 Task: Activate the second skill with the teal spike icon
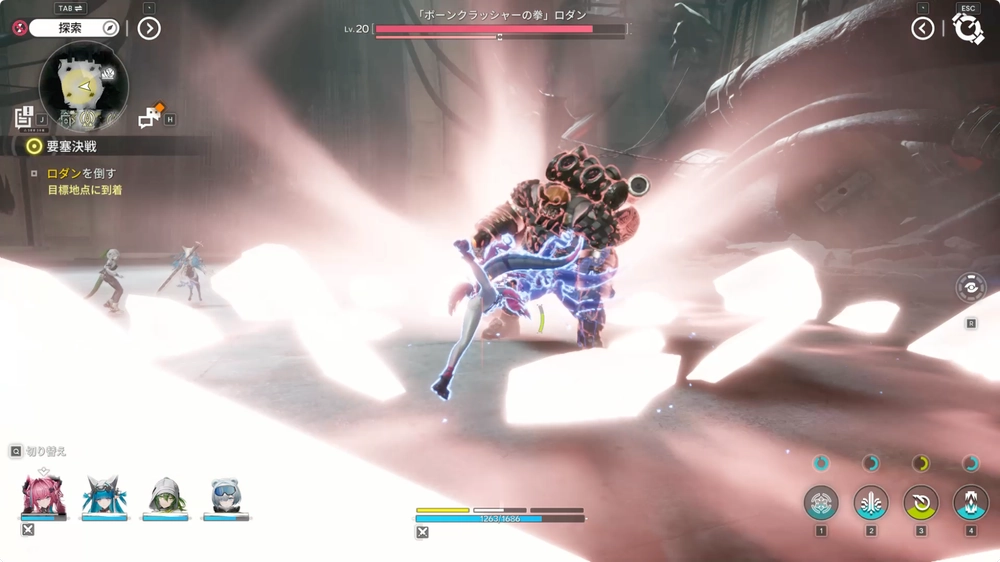871,502
